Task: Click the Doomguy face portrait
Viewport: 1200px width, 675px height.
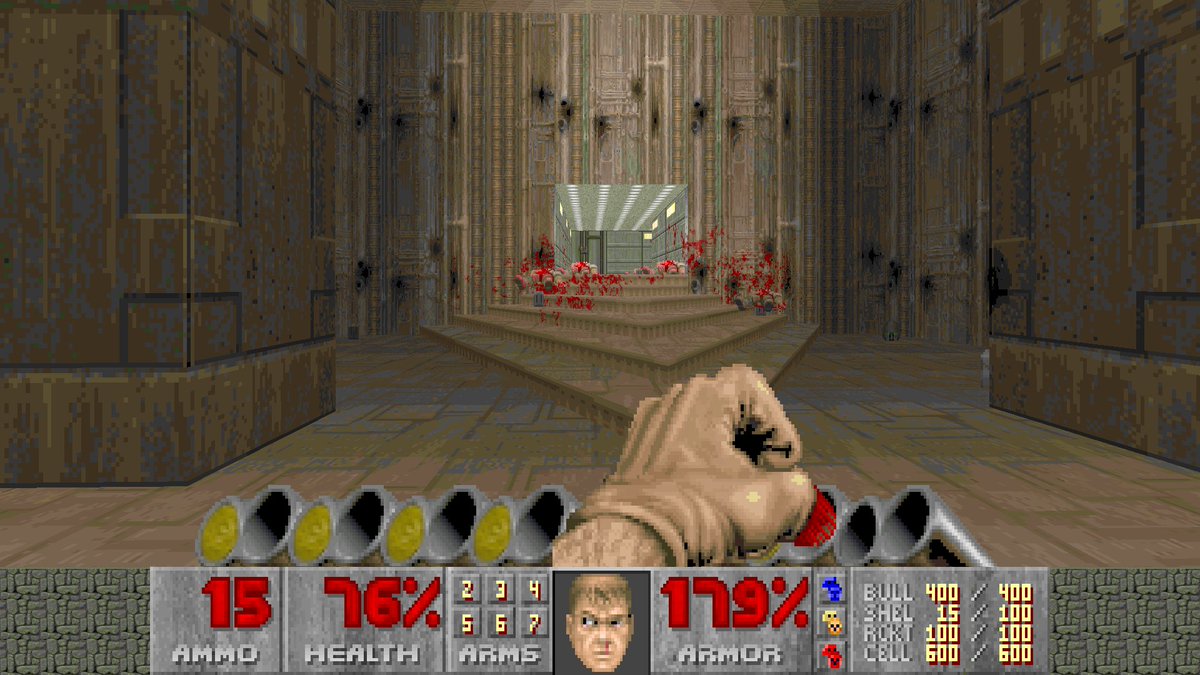Action: 600,621
